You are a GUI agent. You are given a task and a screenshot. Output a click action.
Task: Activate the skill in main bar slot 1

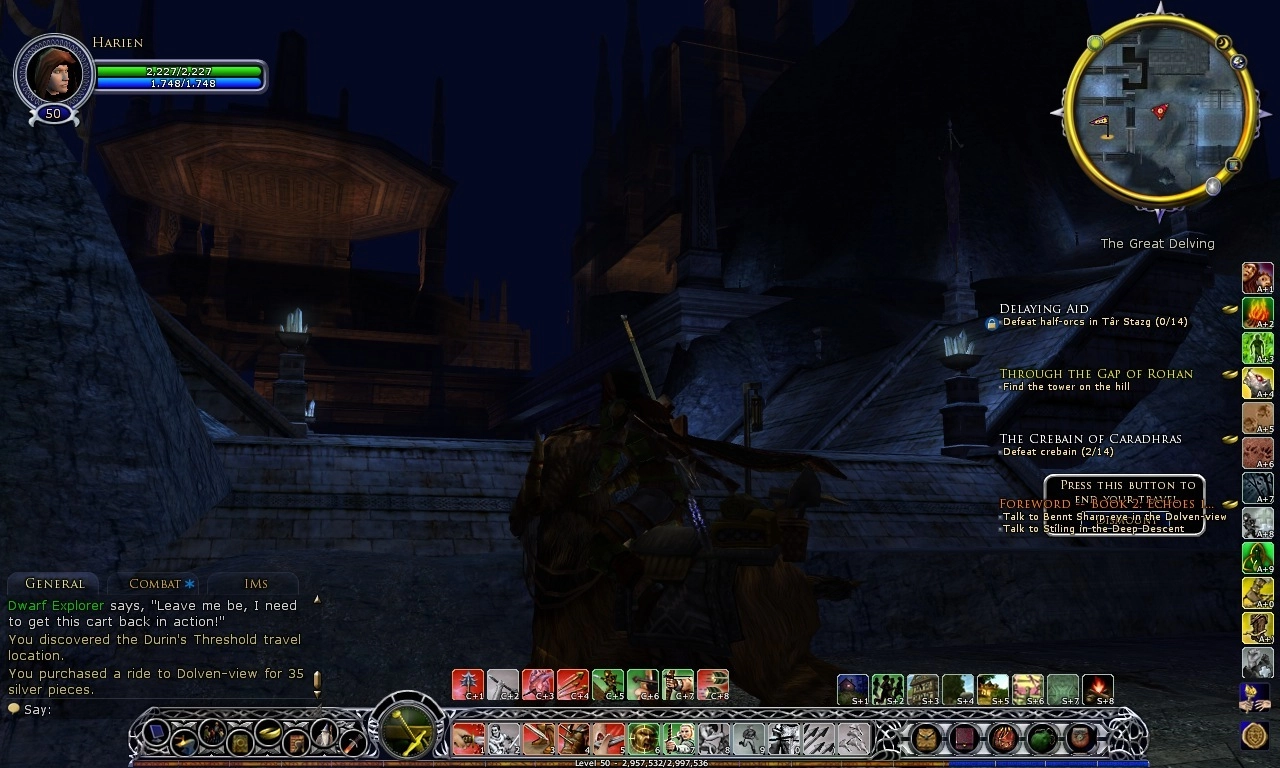click(x=467, y=739)
